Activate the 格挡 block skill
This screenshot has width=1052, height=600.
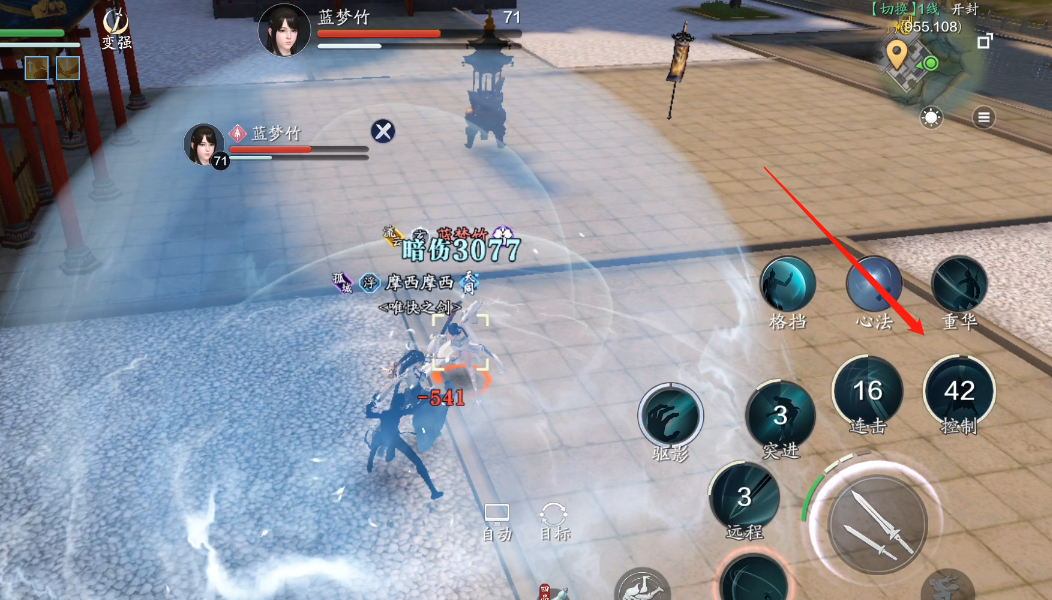click(x=788, y=285)
